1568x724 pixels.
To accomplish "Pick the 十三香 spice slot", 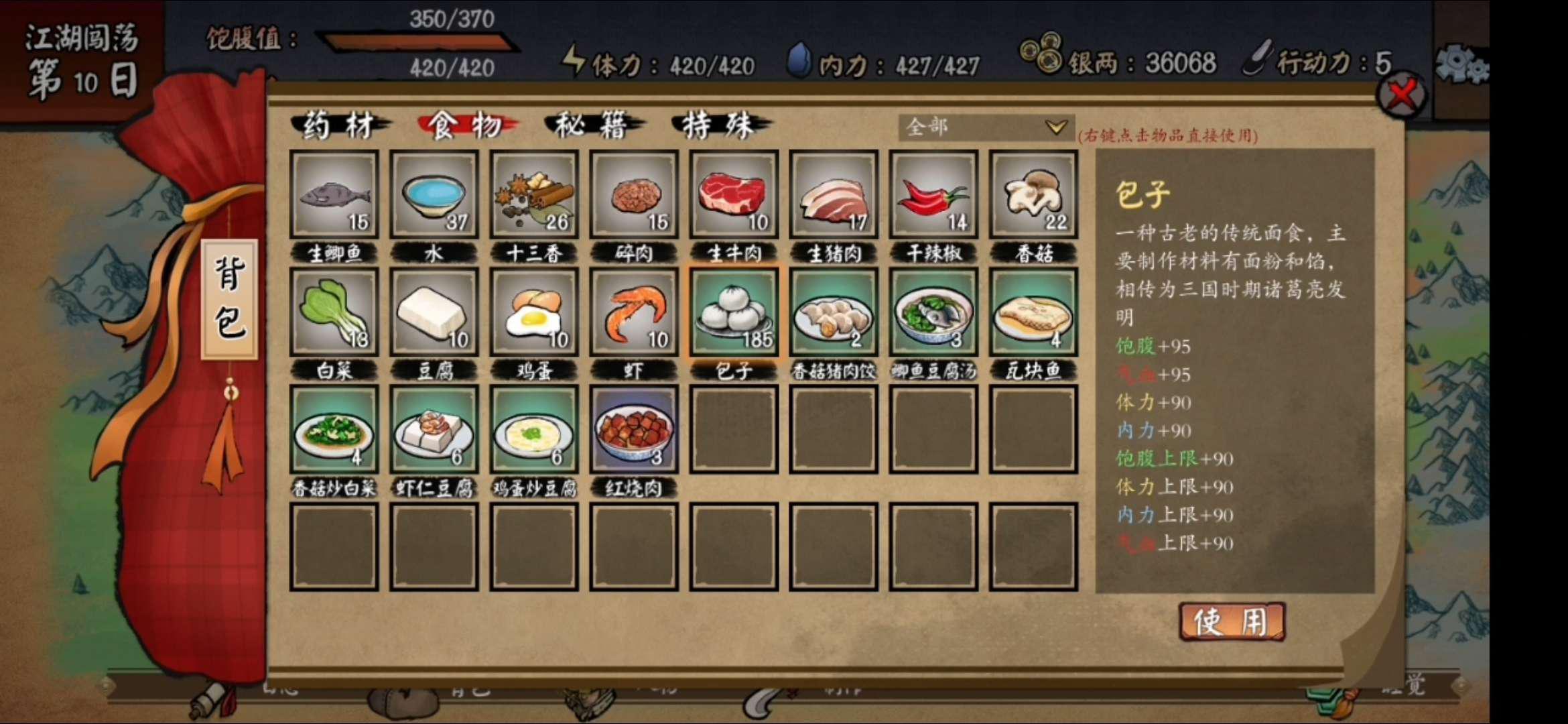I will coord(533,194).
